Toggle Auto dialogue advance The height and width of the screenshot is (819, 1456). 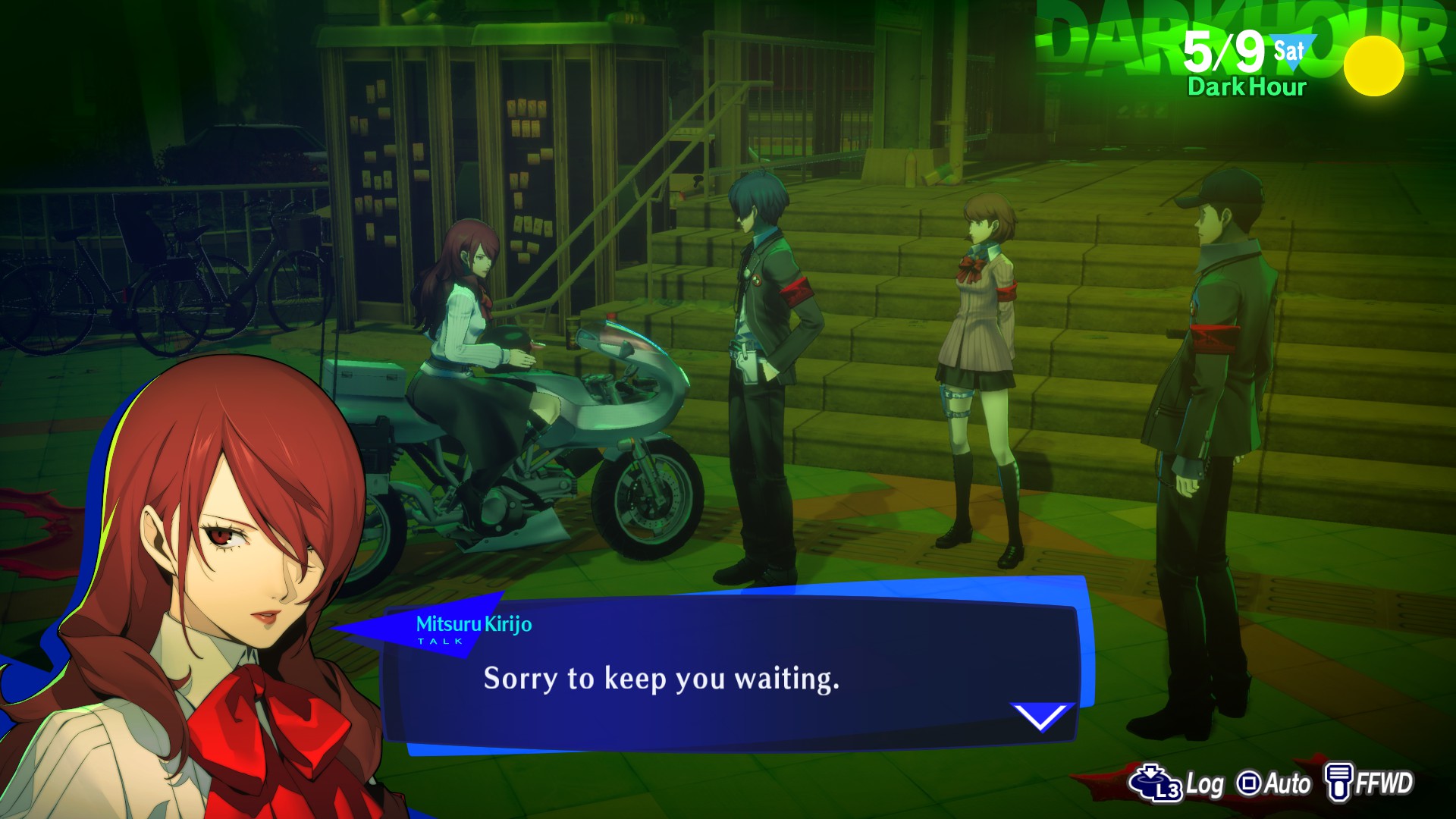click(1274, 783)
